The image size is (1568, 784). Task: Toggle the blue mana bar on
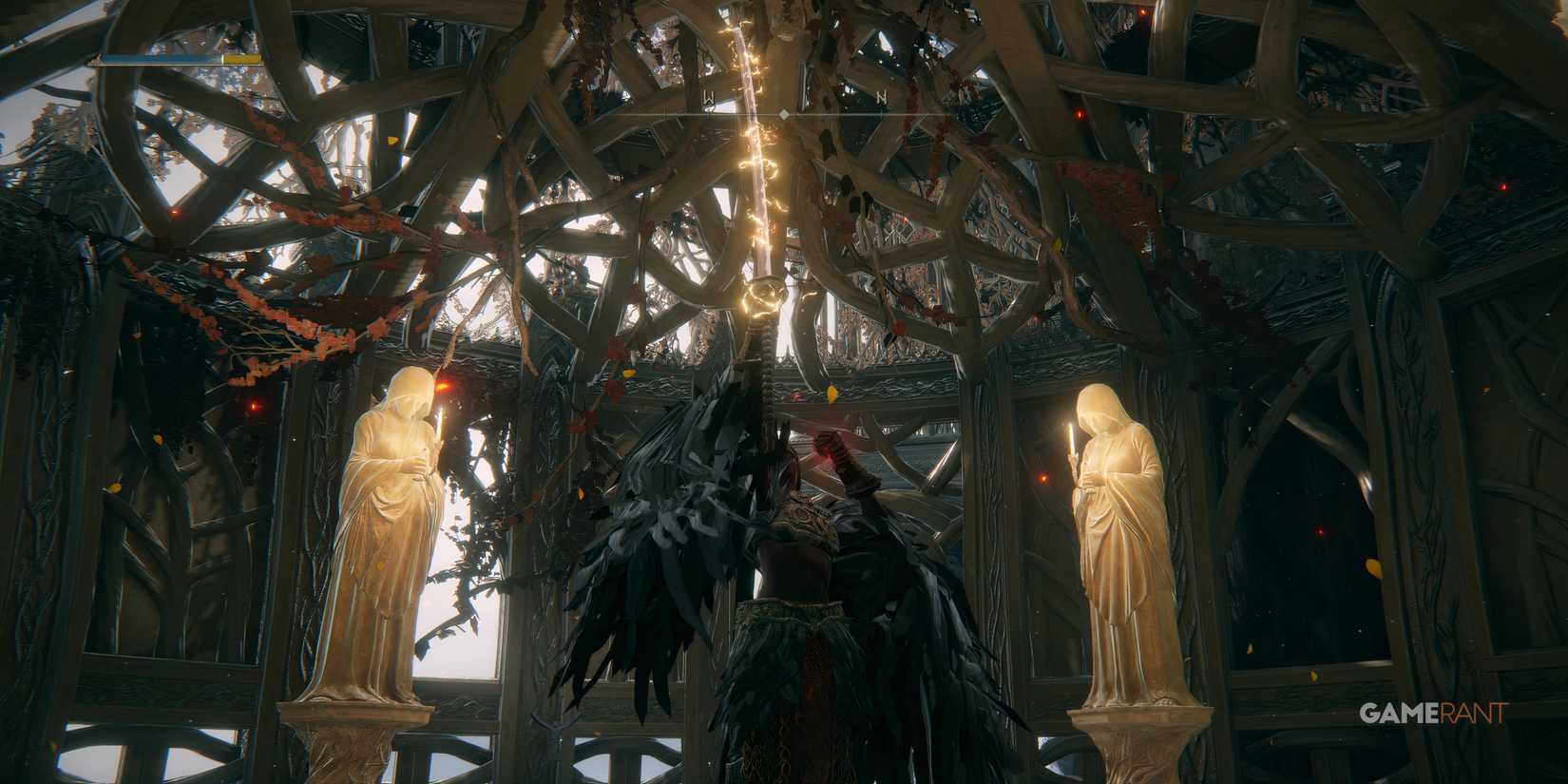[162, 59]
